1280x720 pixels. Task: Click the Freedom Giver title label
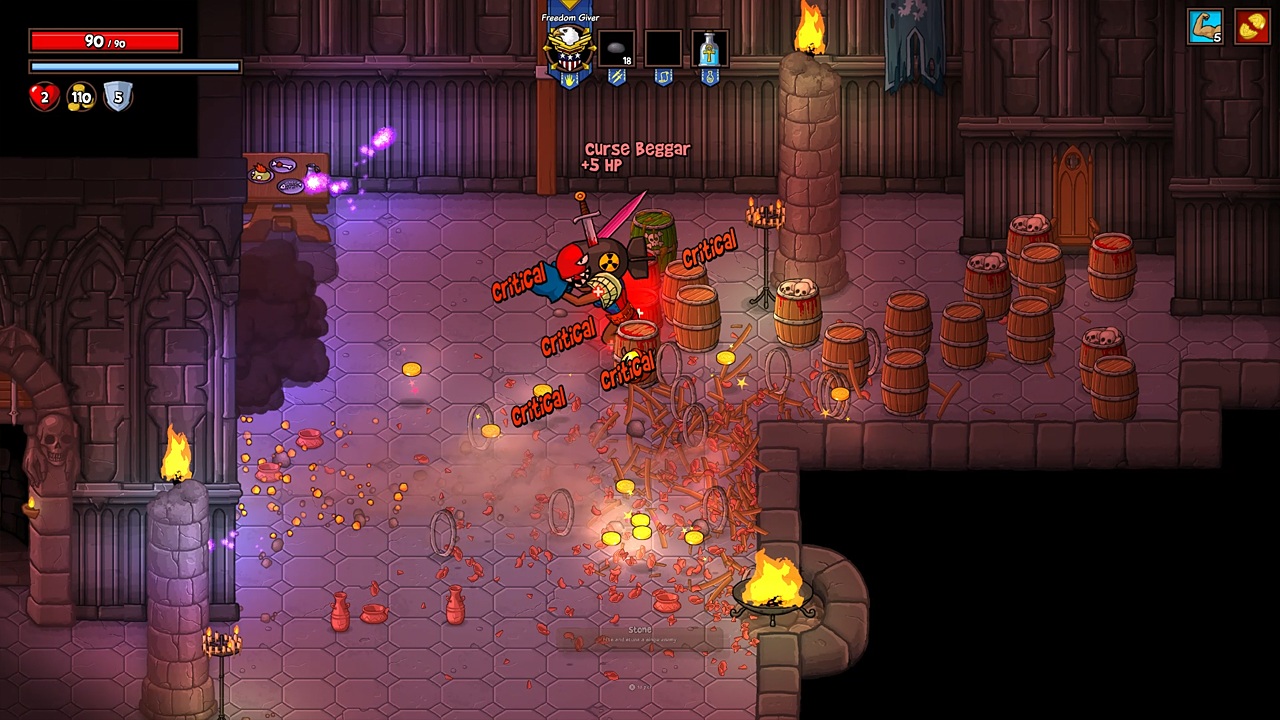click(x=570, y=18)
